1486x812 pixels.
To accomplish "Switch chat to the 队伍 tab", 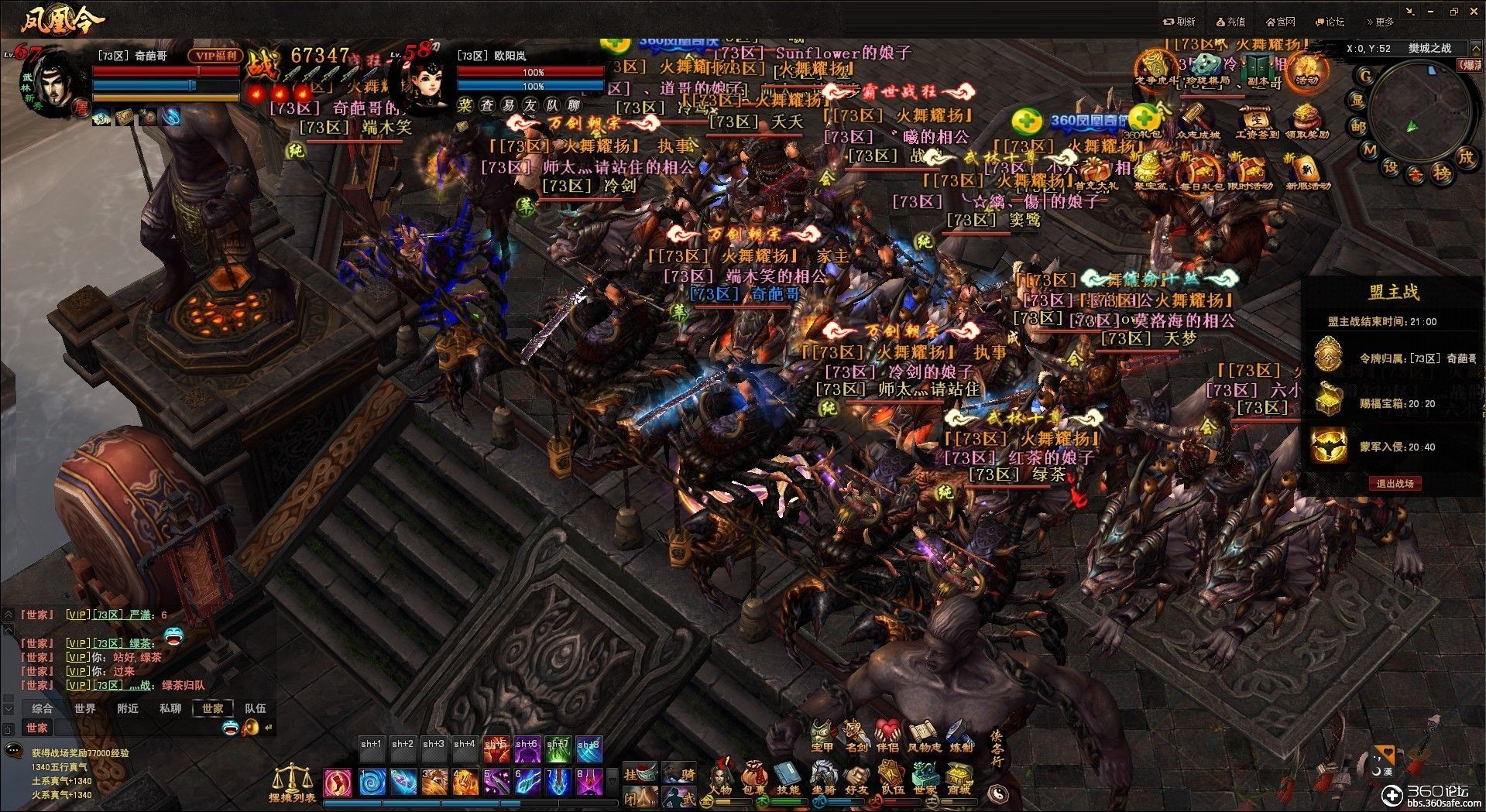I will (255, 708).
